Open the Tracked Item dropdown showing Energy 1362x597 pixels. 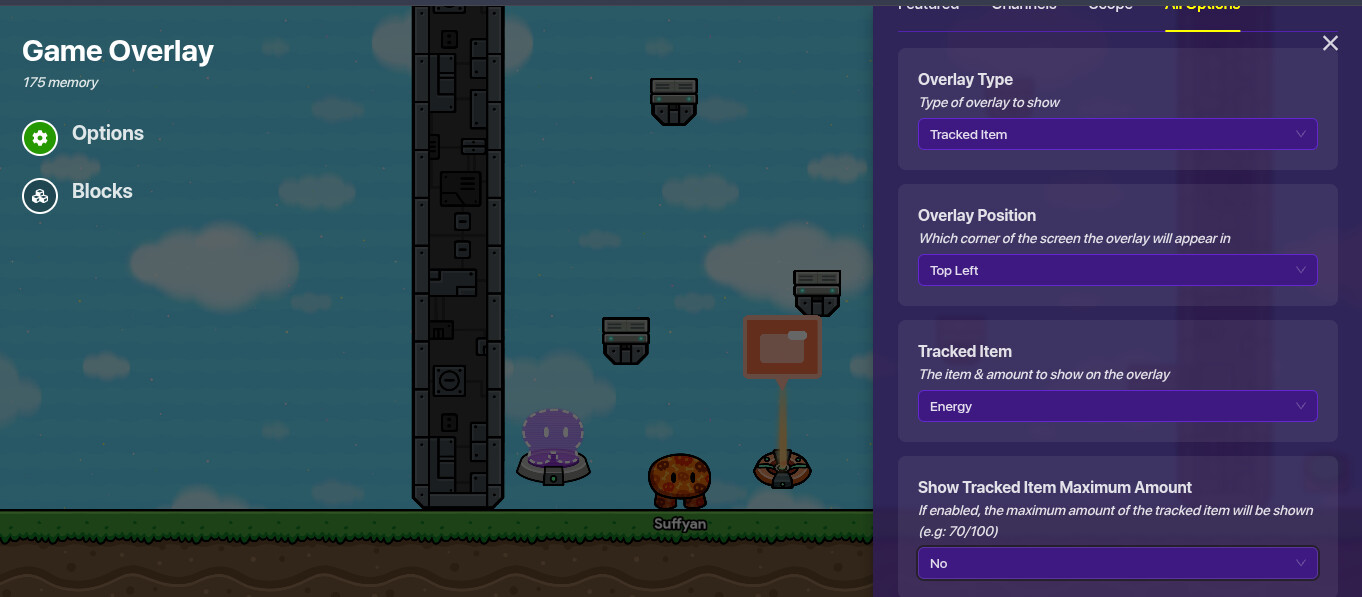1117,406
